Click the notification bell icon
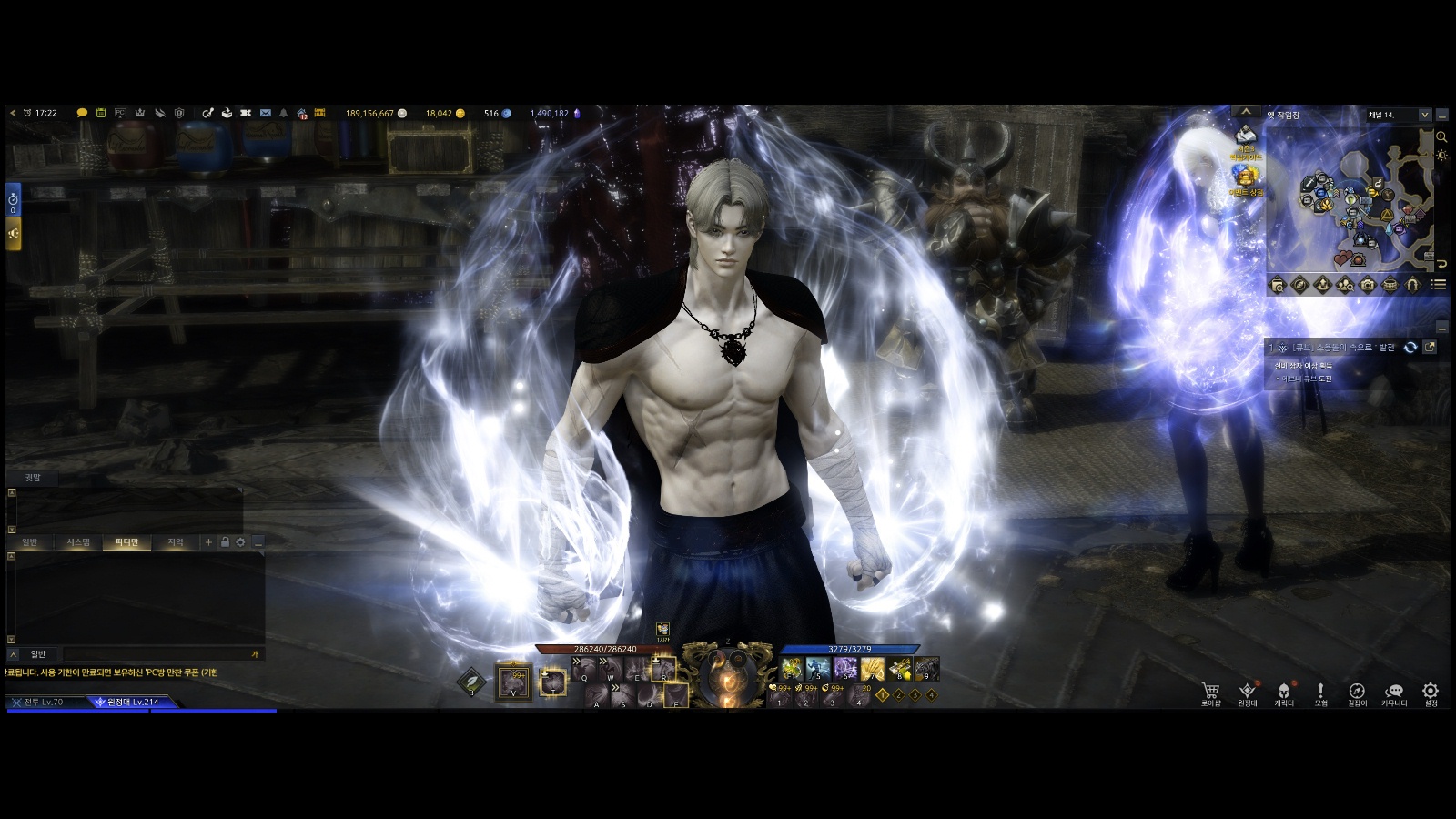 283,114
